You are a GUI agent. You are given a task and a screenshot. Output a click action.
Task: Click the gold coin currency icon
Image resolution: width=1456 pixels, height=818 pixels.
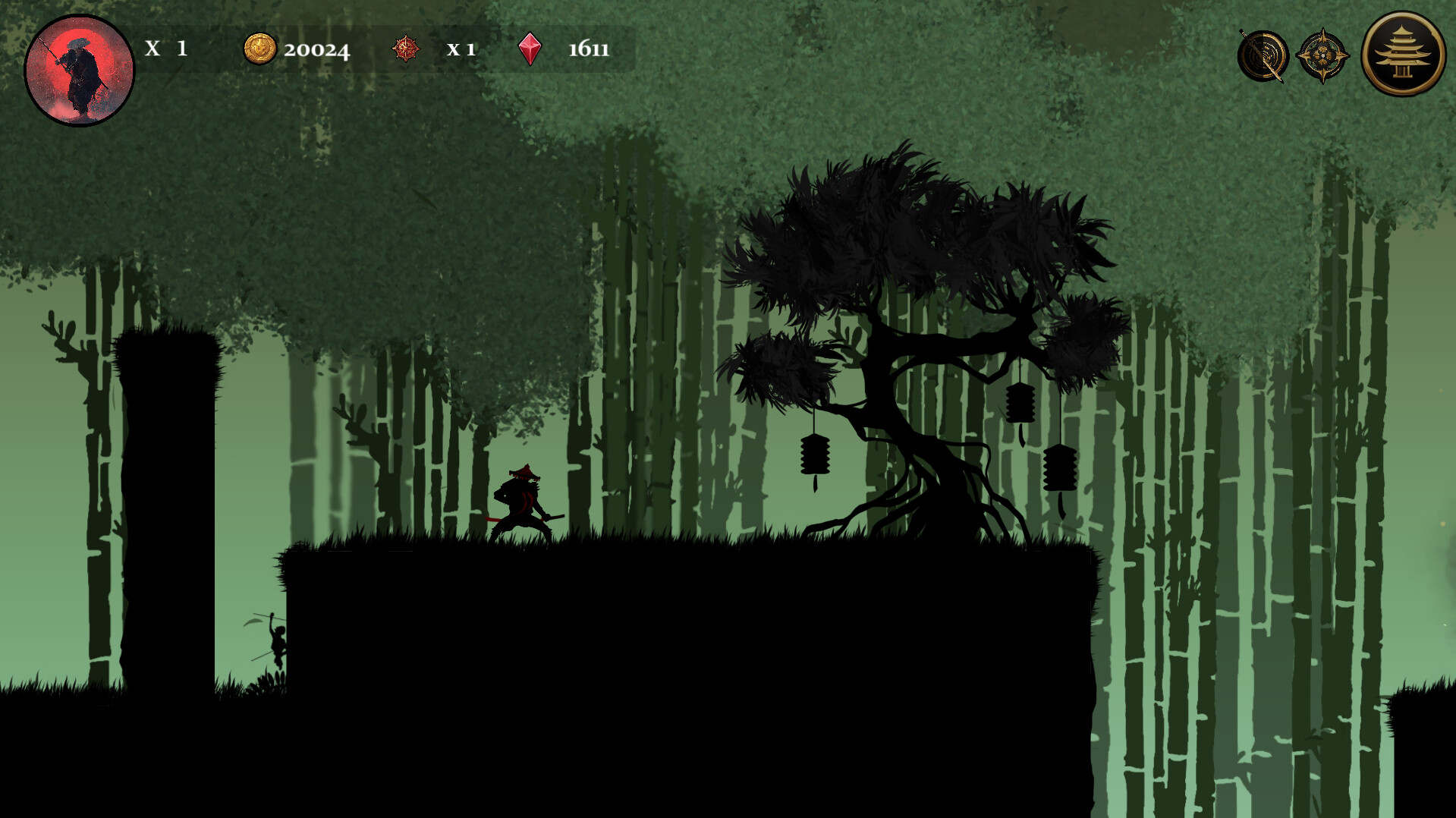pos(259,50)
